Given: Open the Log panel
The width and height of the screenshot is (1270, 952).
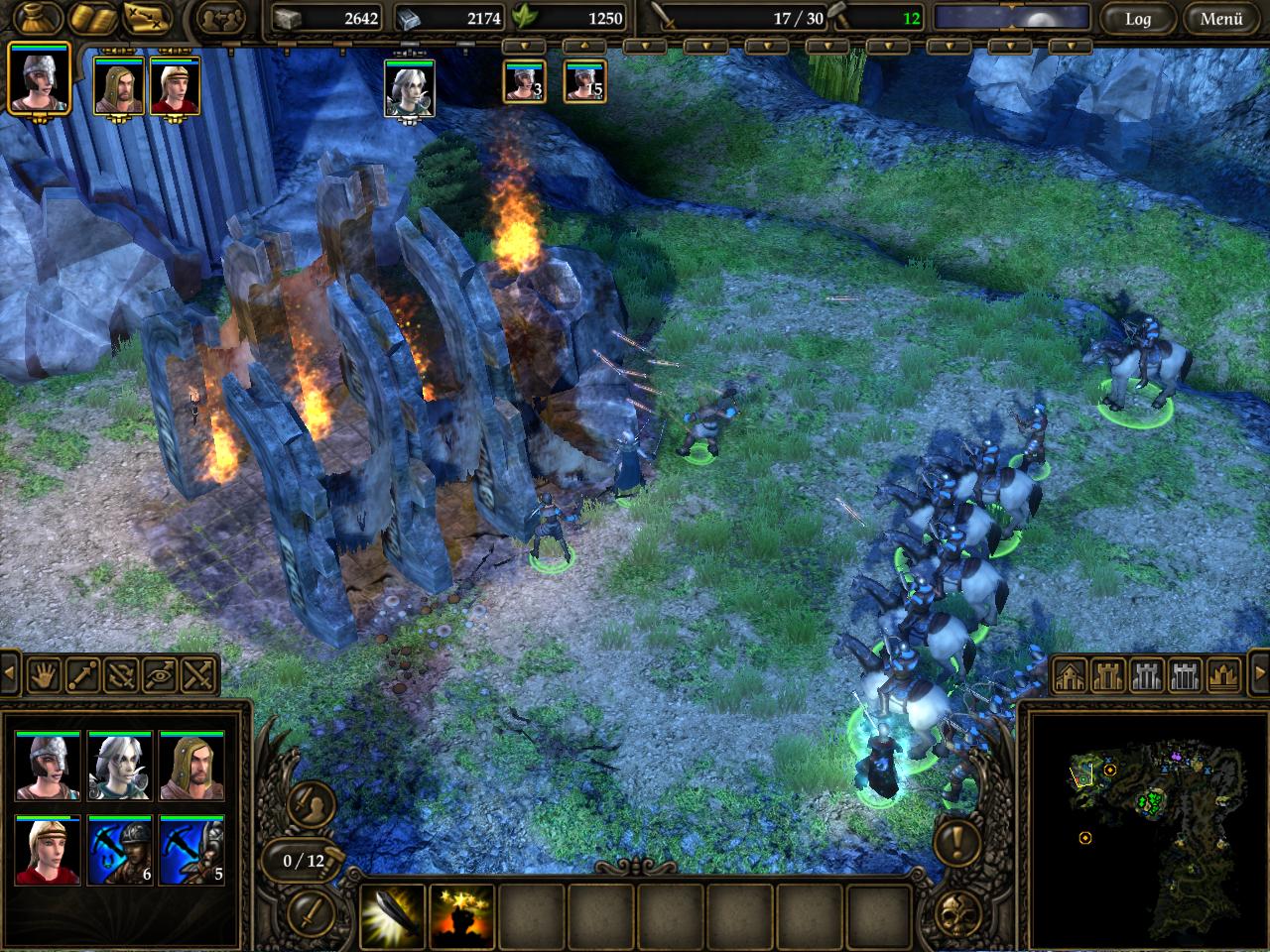Looking at the screenshot, I should pyautogui.click(x=1137, y=19).
